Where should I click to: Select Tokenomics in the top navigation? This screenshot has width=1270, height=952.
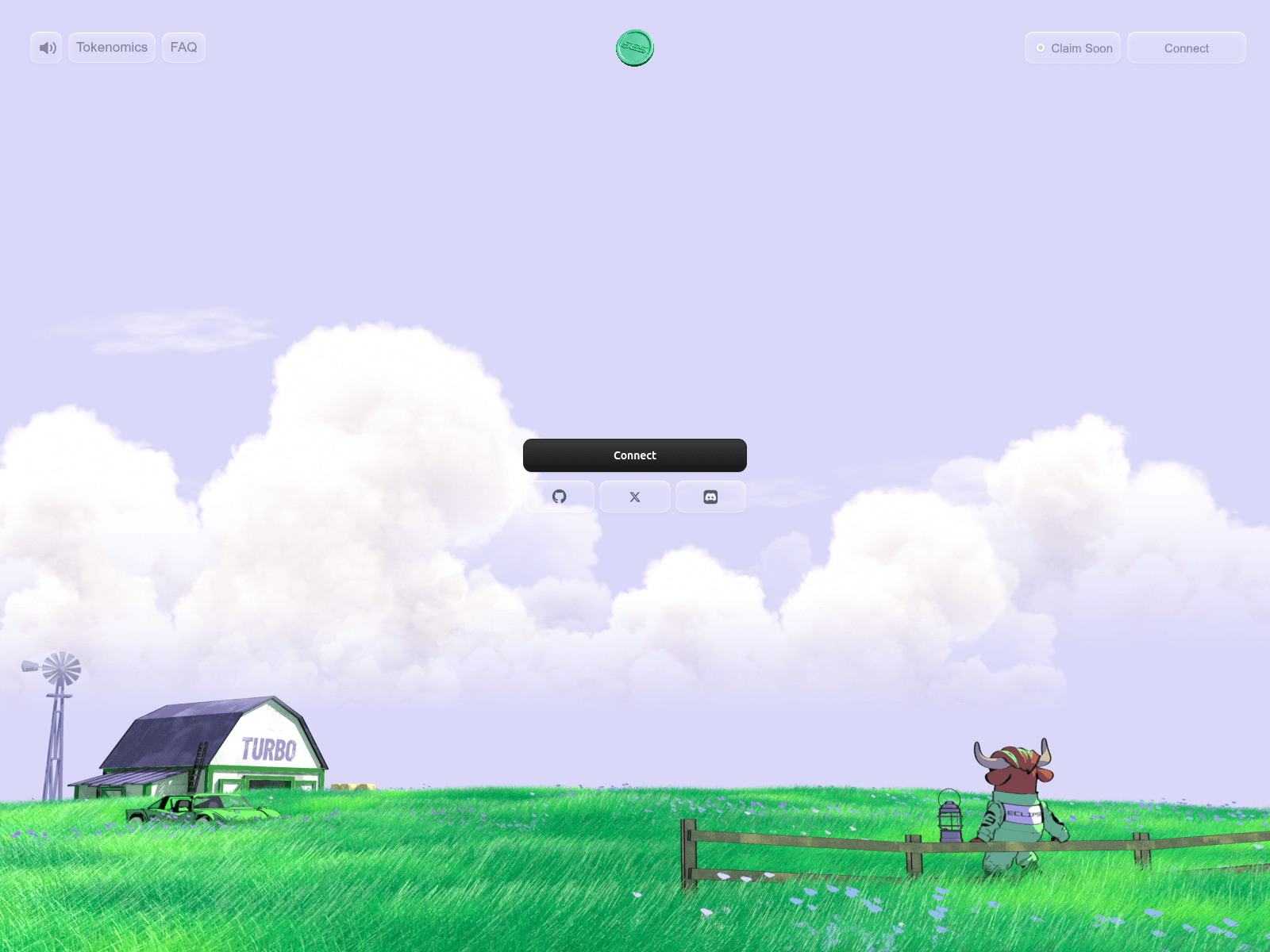111,48
